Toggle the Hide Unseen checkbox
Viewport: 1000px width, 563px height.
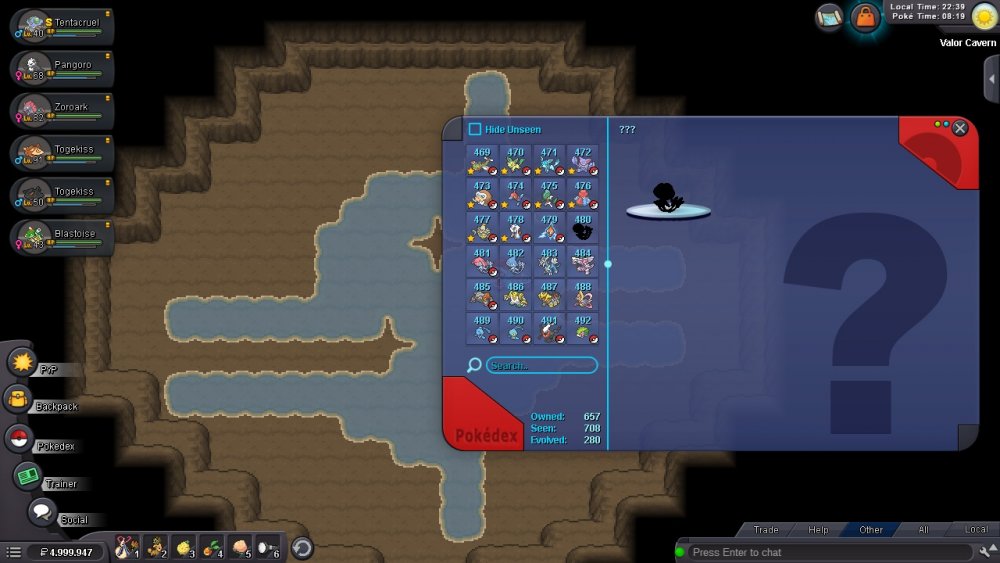coord(475,129)
